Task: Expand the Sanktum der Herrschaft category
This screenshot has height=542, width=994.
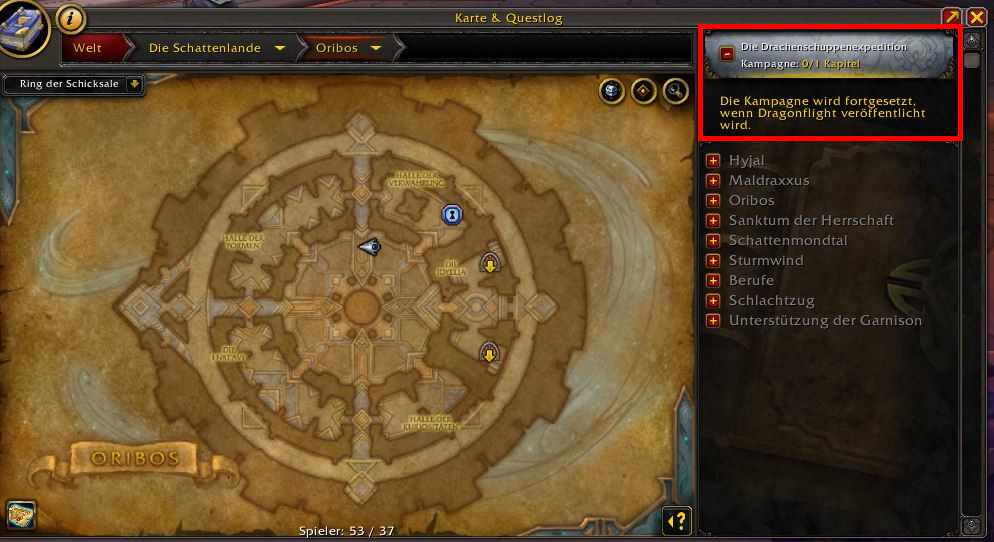Action: (x=713, y=221)
